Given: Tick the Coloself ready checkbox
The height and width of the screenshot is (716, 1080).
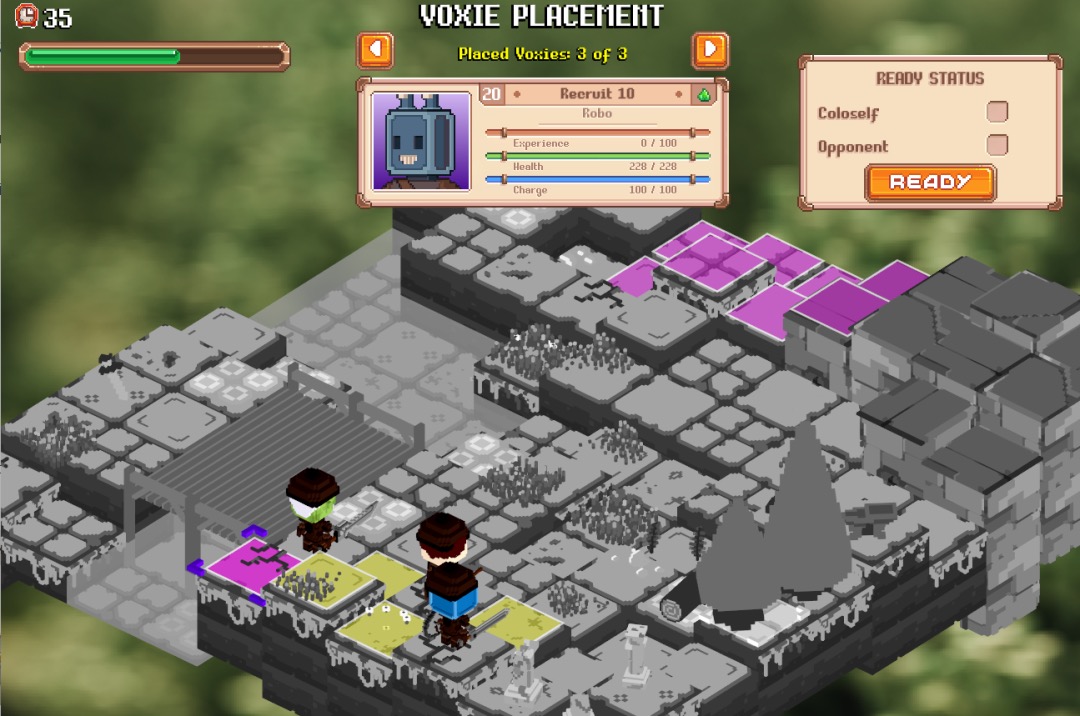Looking at the screenshot, I should (x=997, y=112).
